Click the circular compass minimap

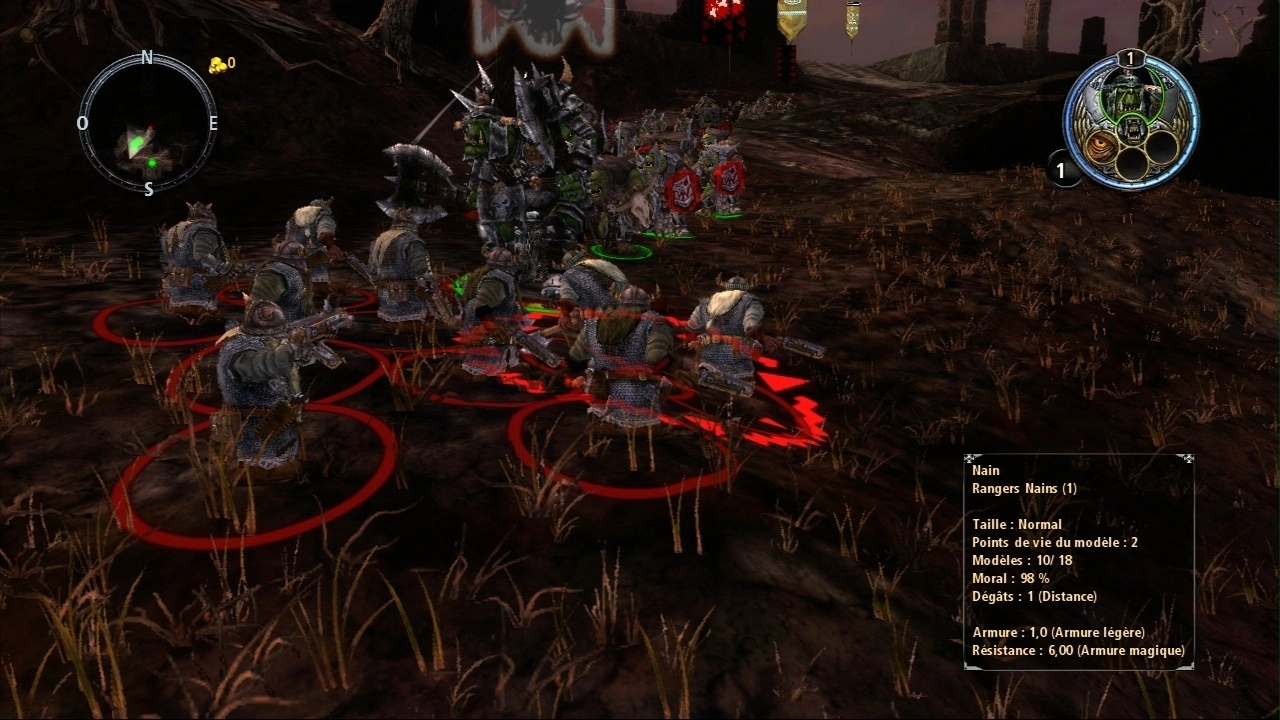pos(147,123)
